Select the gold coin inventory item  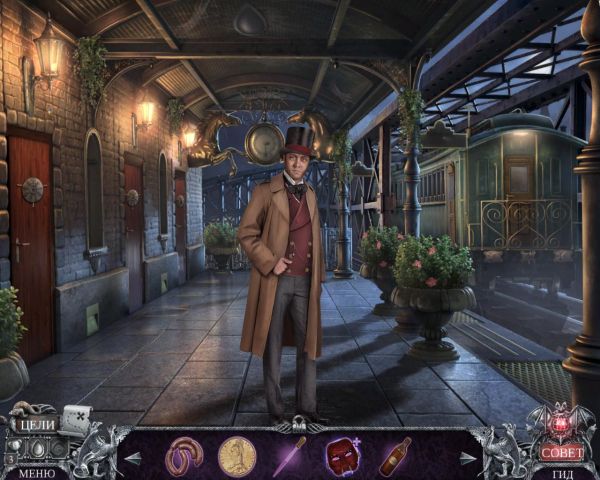coord(237,456)
